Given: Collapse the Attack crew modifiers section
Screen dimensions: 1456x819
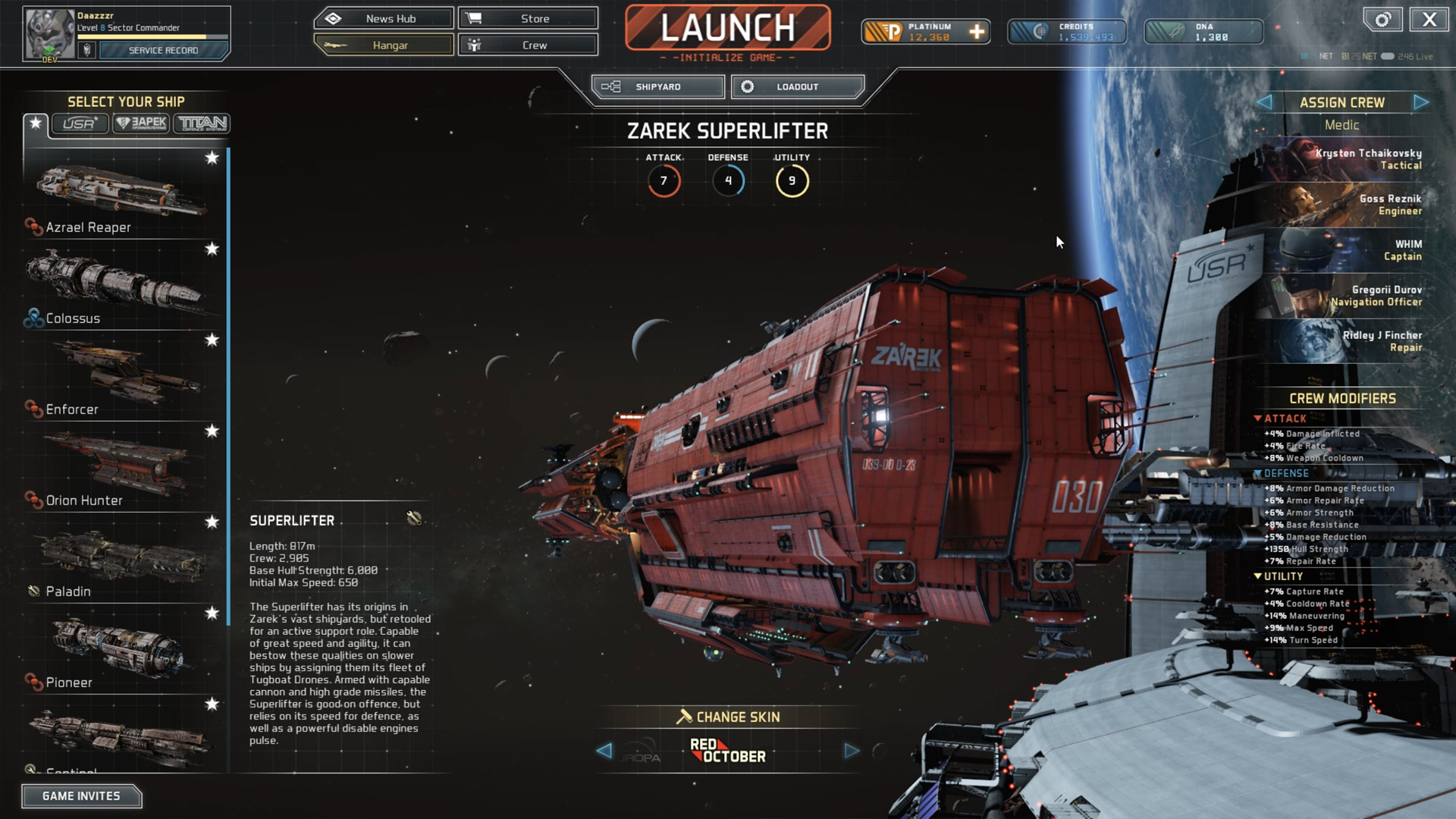Looking at the screenshot, I should (x=1258, y=418).
